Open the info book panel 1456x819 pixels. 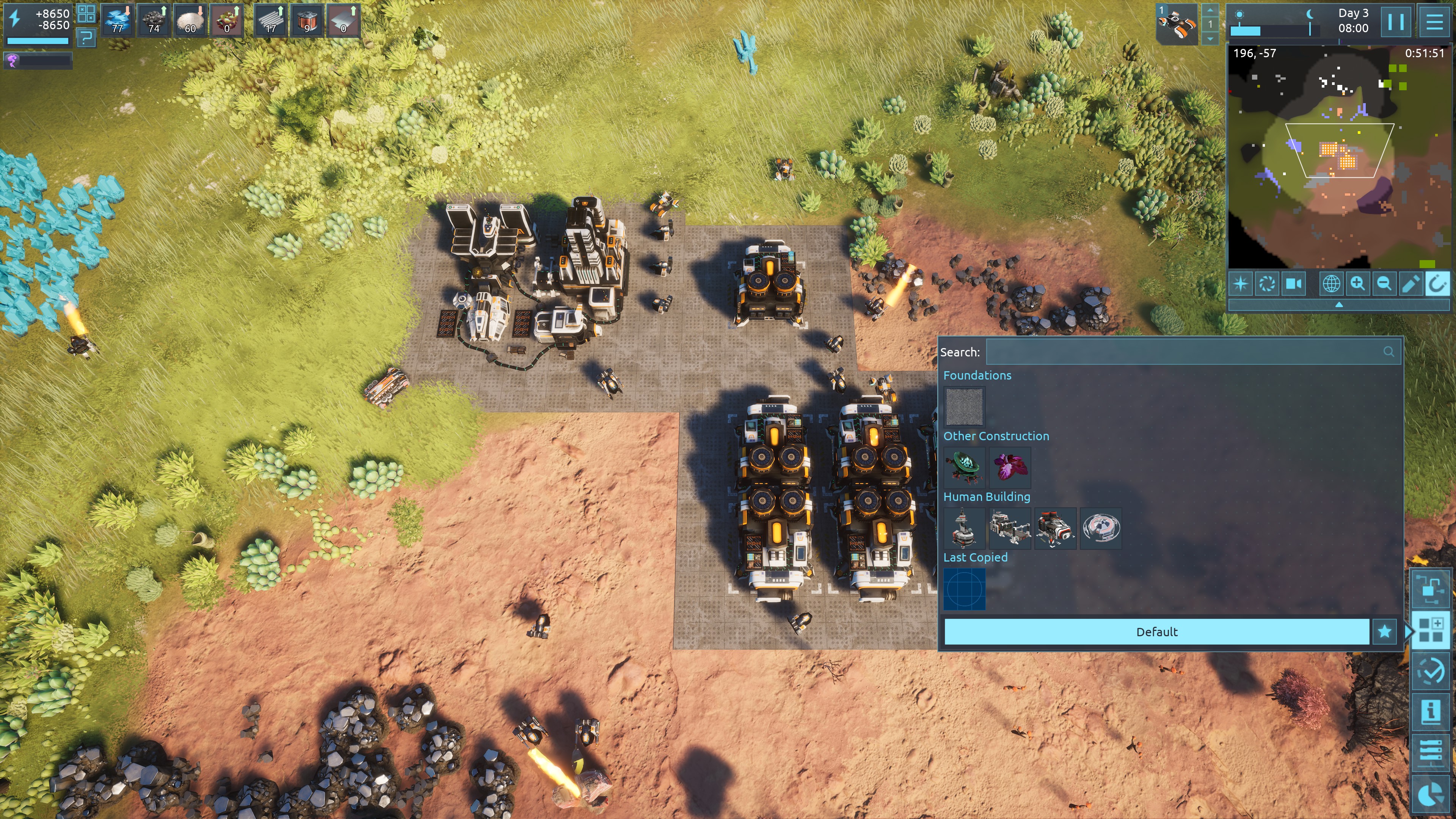pos(1431,711)
